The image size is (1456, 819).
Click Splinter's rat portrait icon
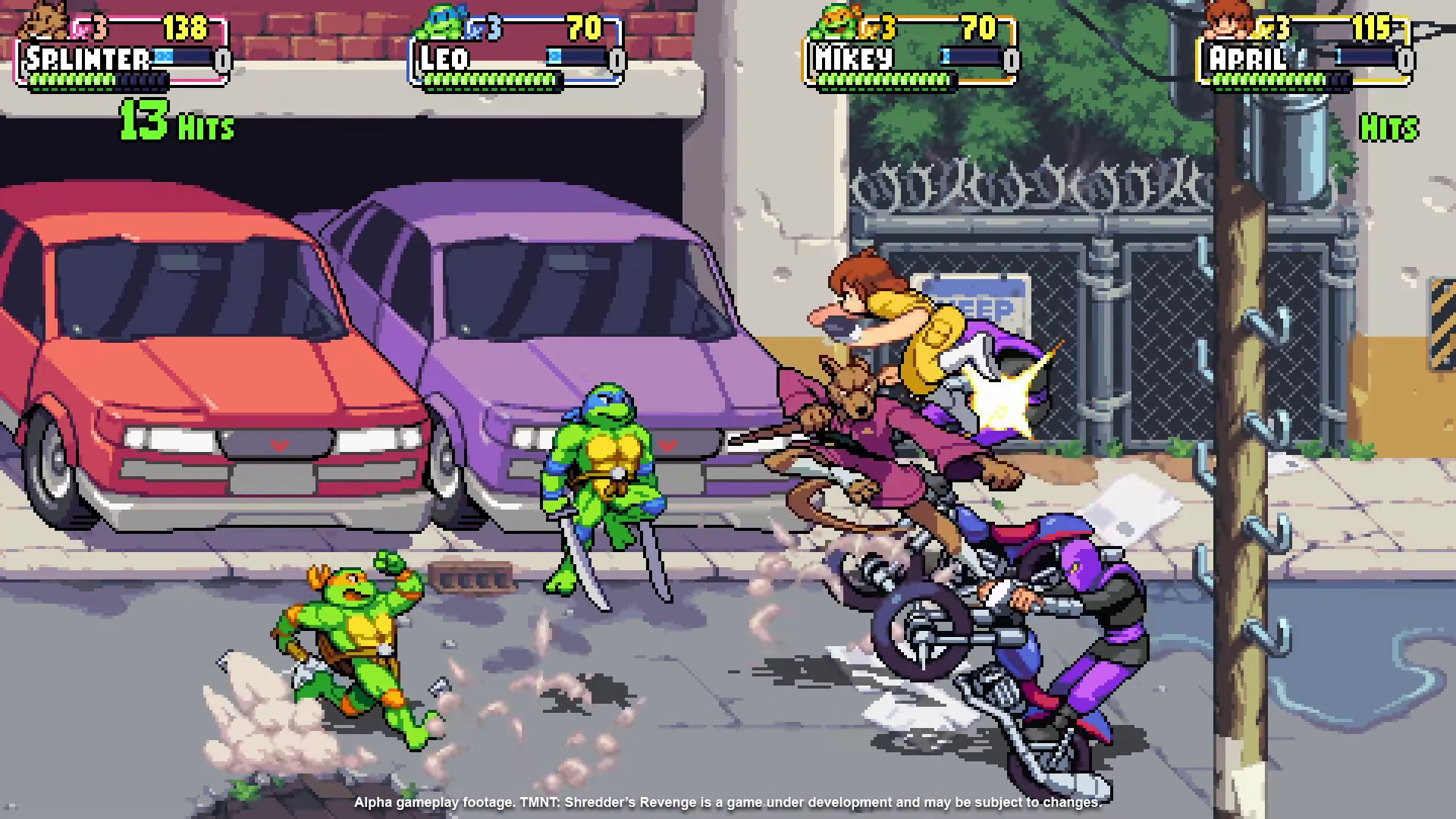[x=42, y=23]
